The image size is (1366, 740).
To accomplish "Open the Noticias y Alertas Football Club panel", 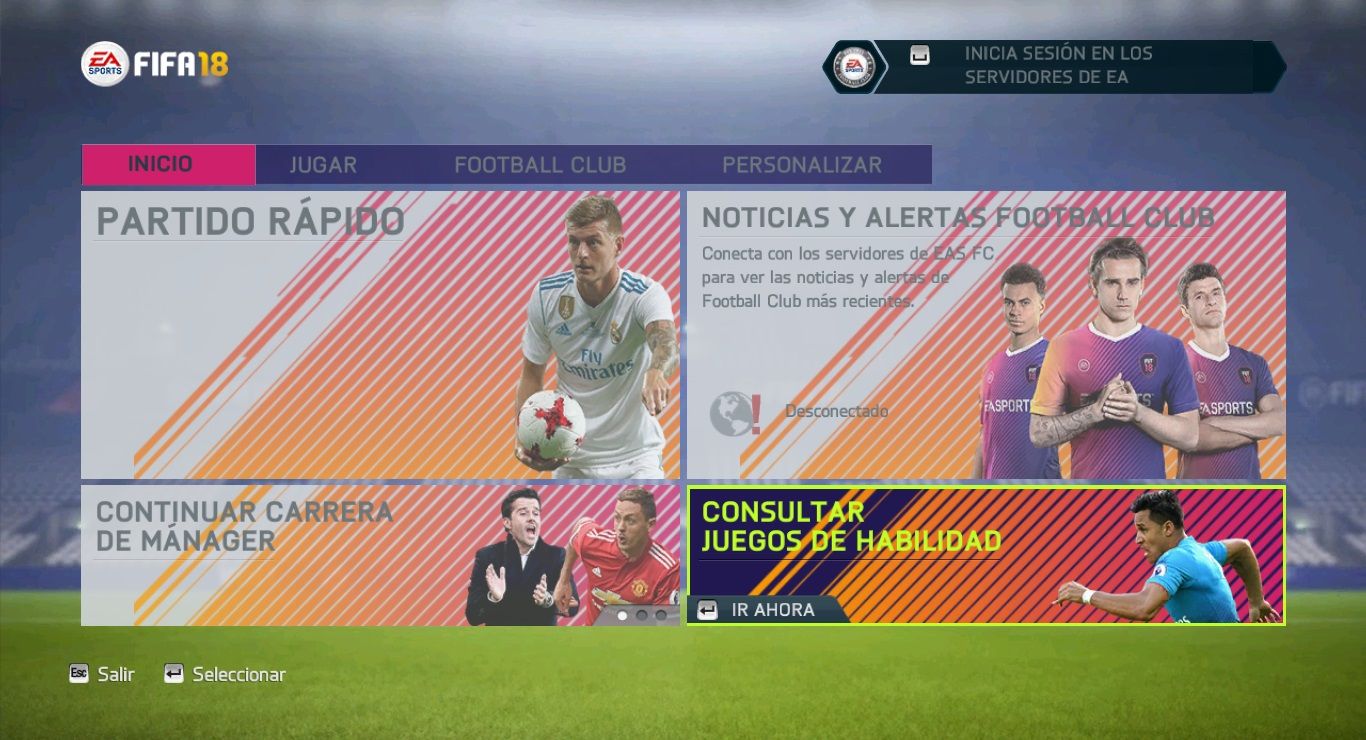I will click(985, 334).
